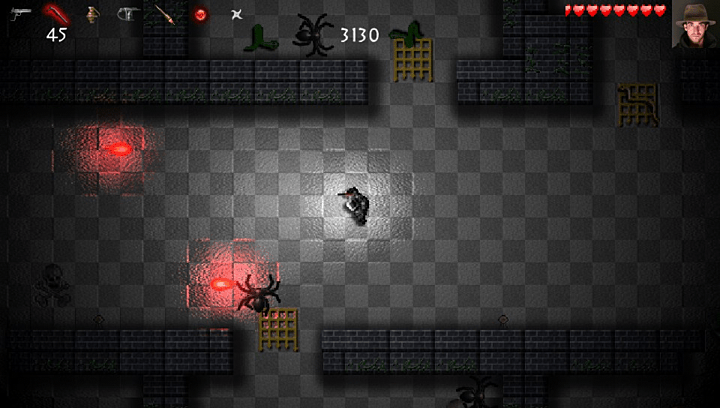Switch to the submachine gun icon
Image resolution: width=720 pixels, height=408 pixels.
click(x=128, y=15)
